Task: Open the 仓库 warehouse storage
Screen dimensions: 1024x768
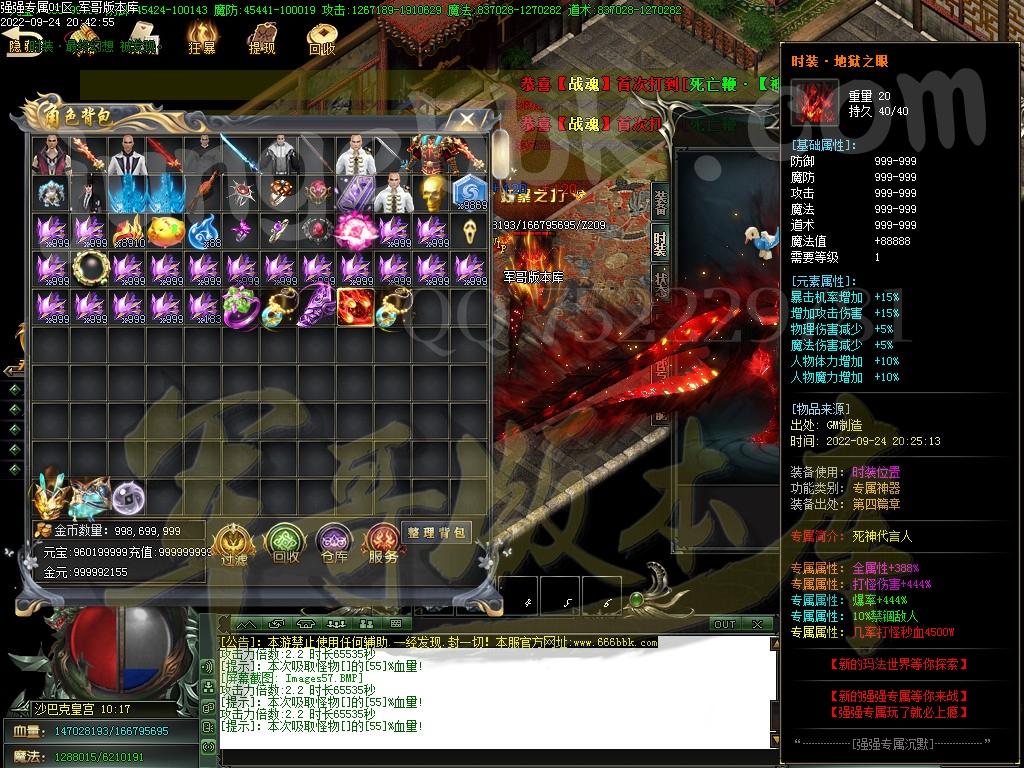Action: (333, 544)
